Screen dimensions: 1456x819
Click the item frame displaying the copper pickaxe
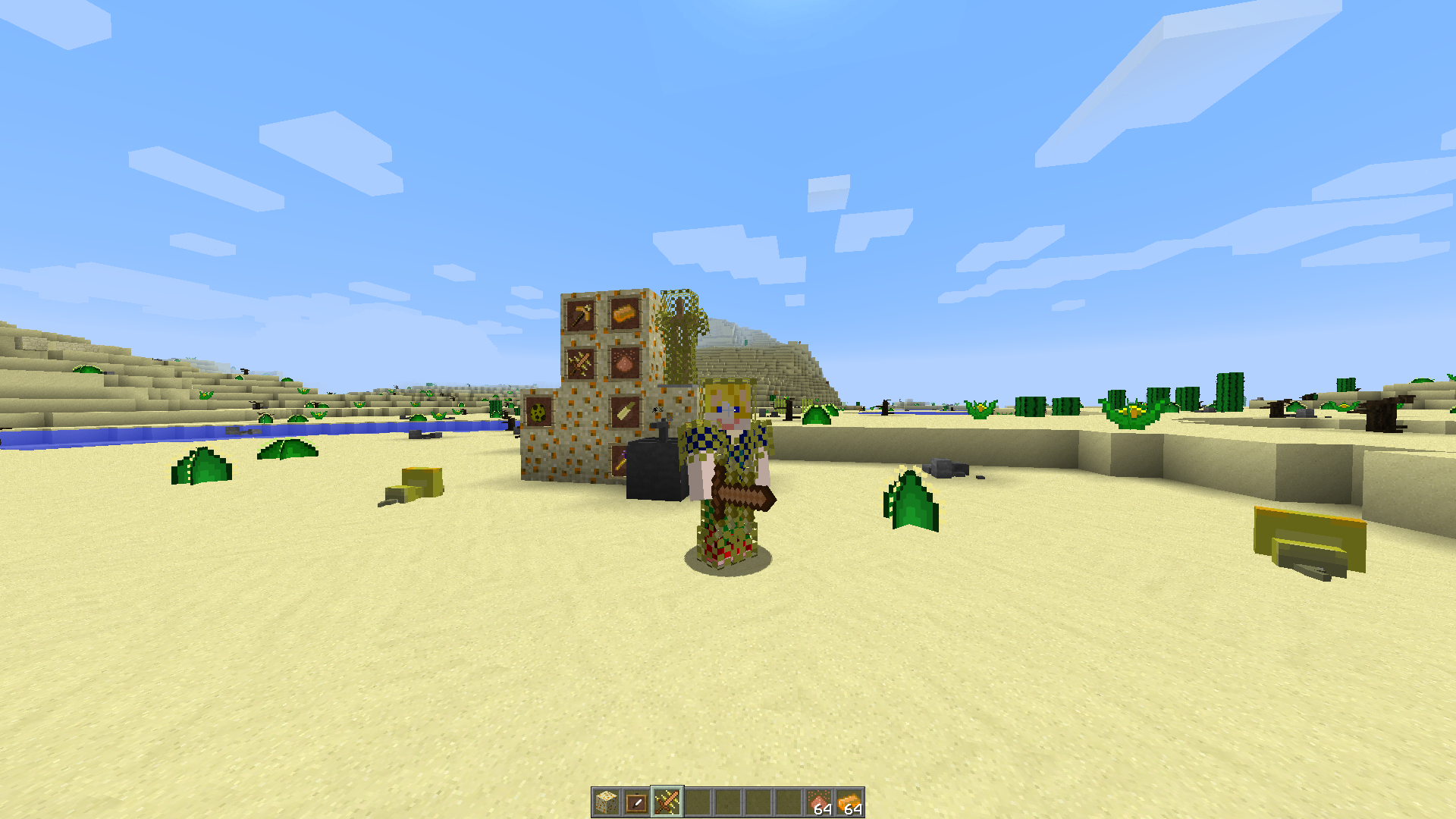point(580,315)
